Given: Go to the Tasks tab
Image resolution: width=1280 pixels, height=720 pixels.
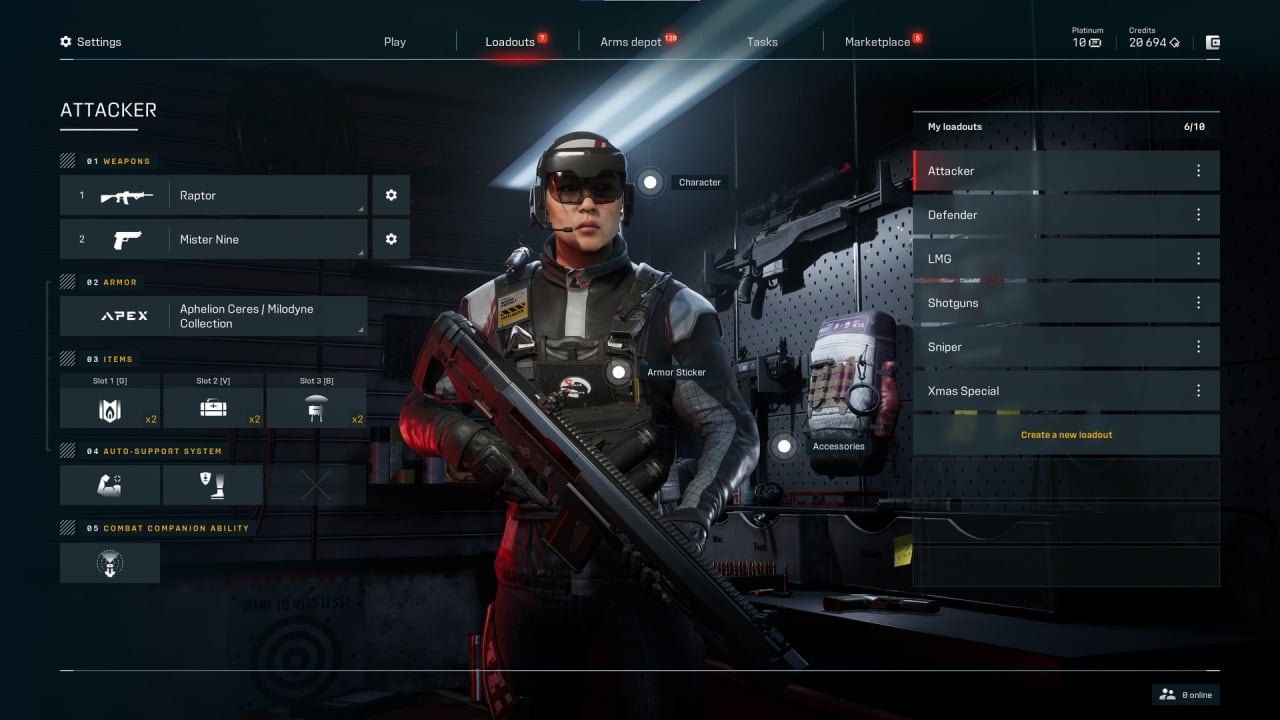Looking at the screenshot, I should click(x=762, y=42).
